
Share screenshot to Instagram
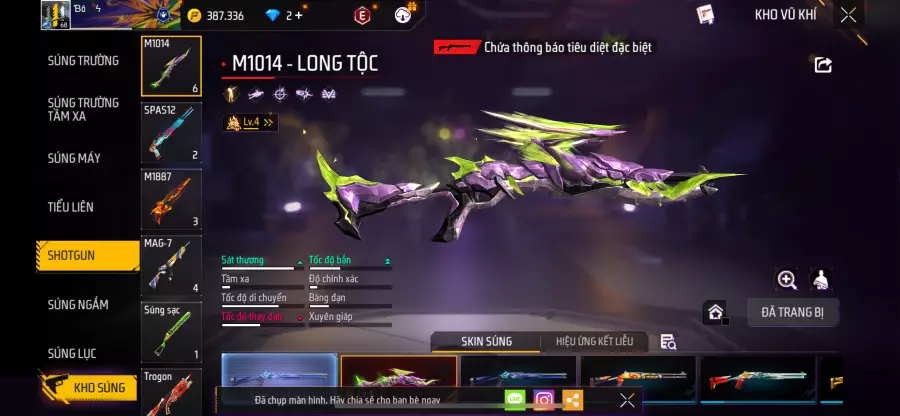click(x=544, y=400)
